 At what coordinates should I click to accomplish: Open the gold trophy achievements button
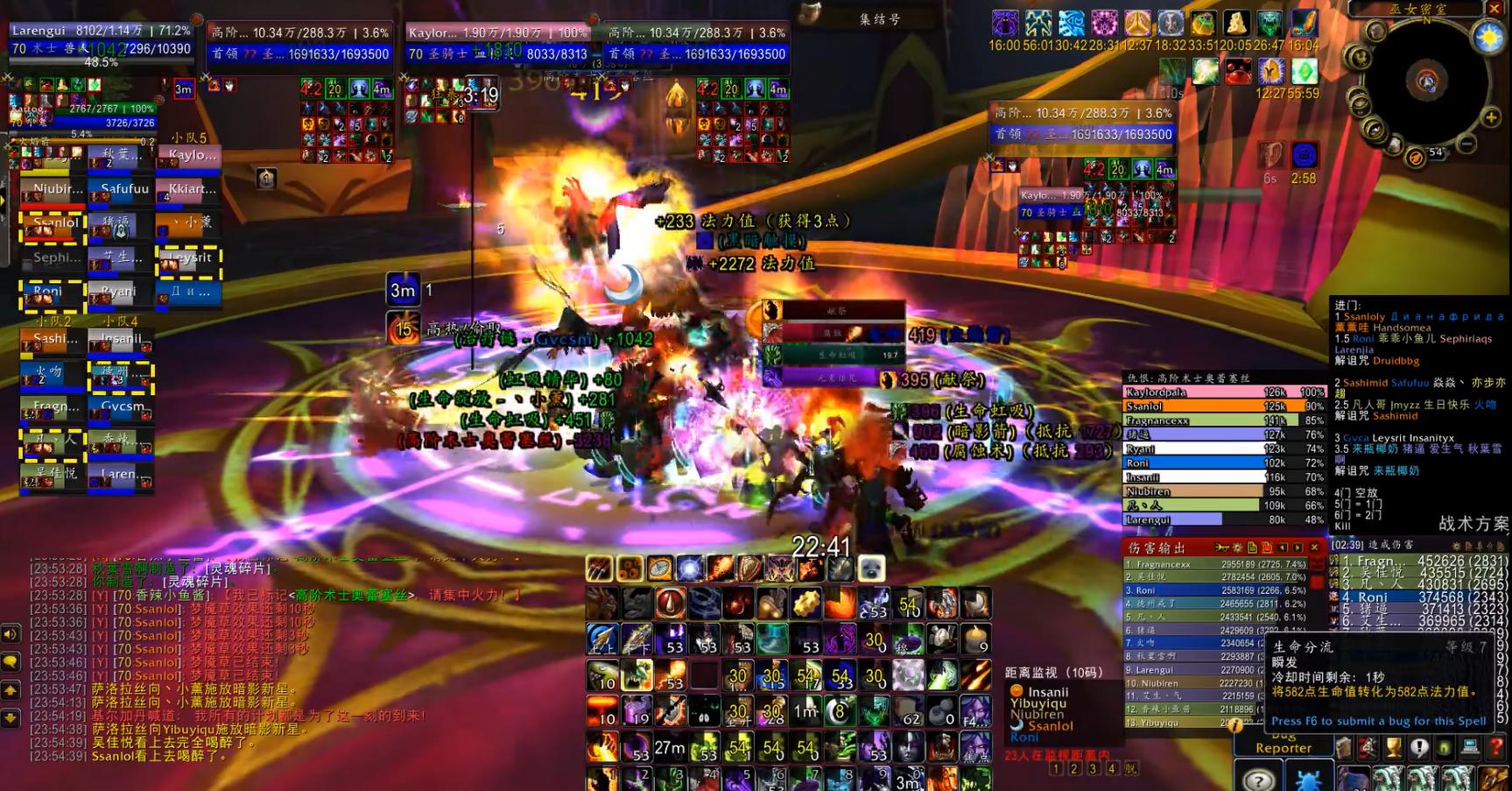point(1393,748)
